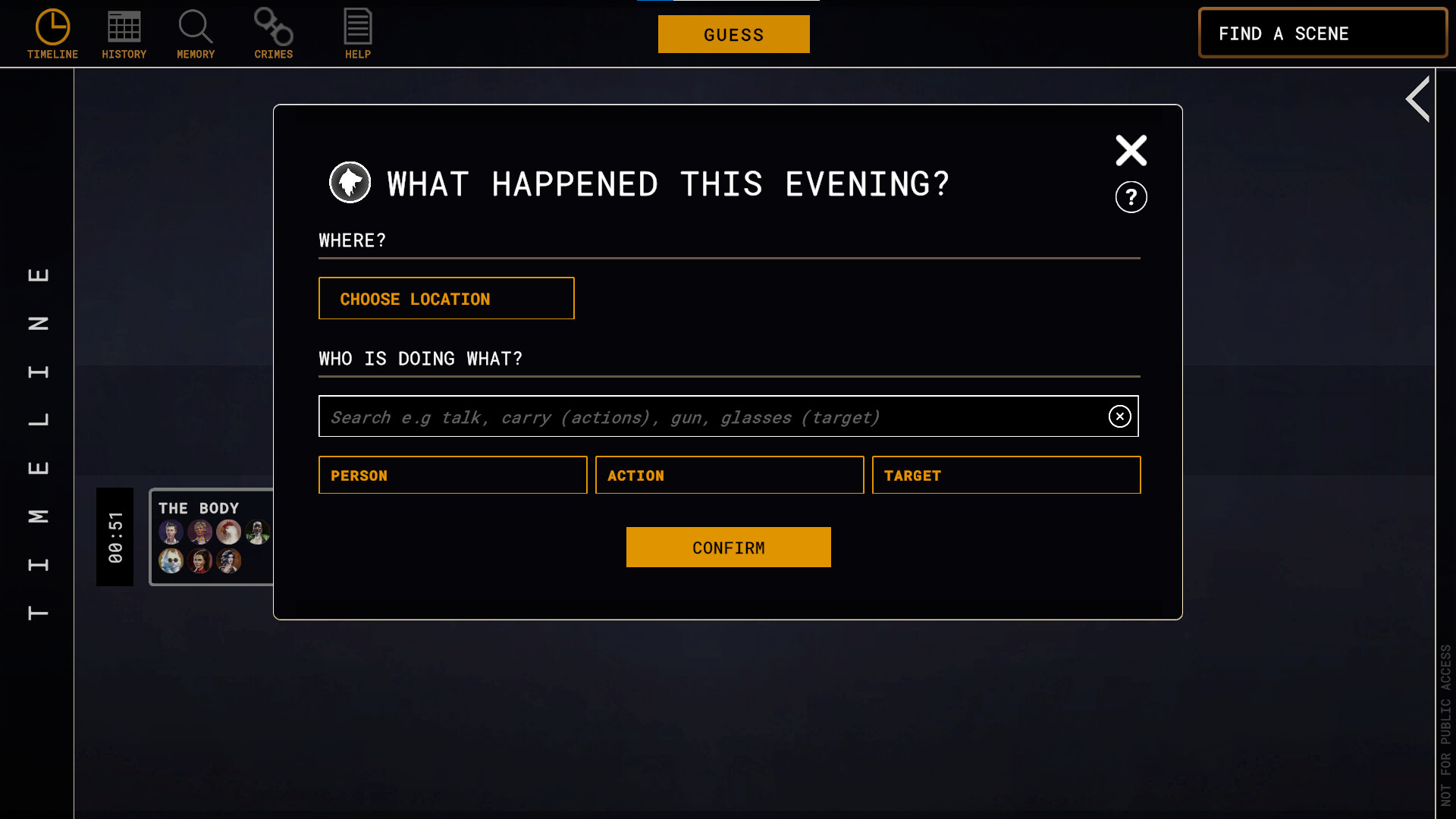Click the question mark help icon
This screenshot has width=1456, height=819.
coord(1131,196)
